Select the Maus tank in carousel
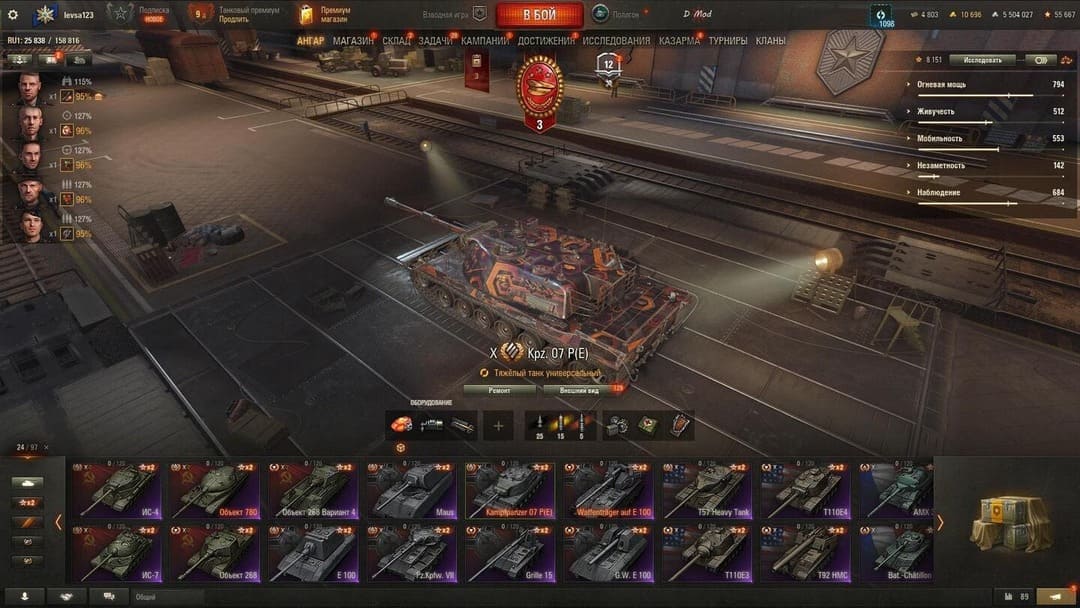 point(411,490)
